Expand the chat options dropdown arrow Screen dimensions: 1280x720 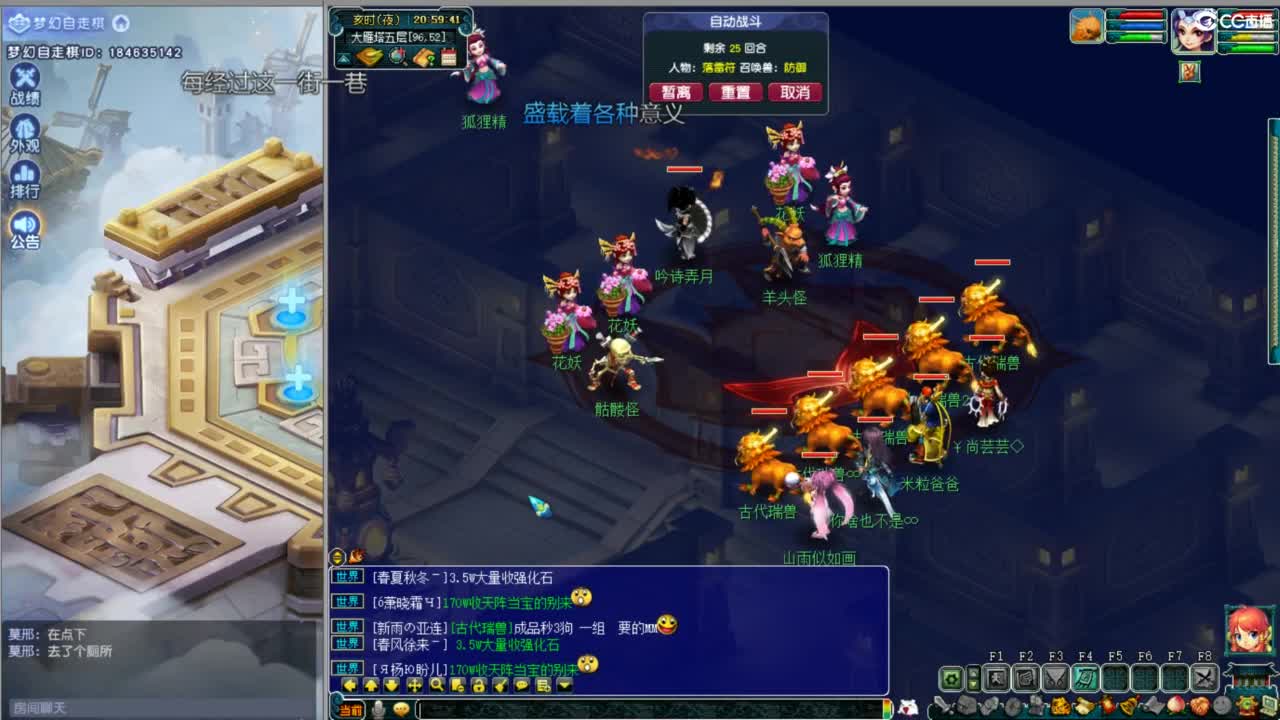point(564,686)
